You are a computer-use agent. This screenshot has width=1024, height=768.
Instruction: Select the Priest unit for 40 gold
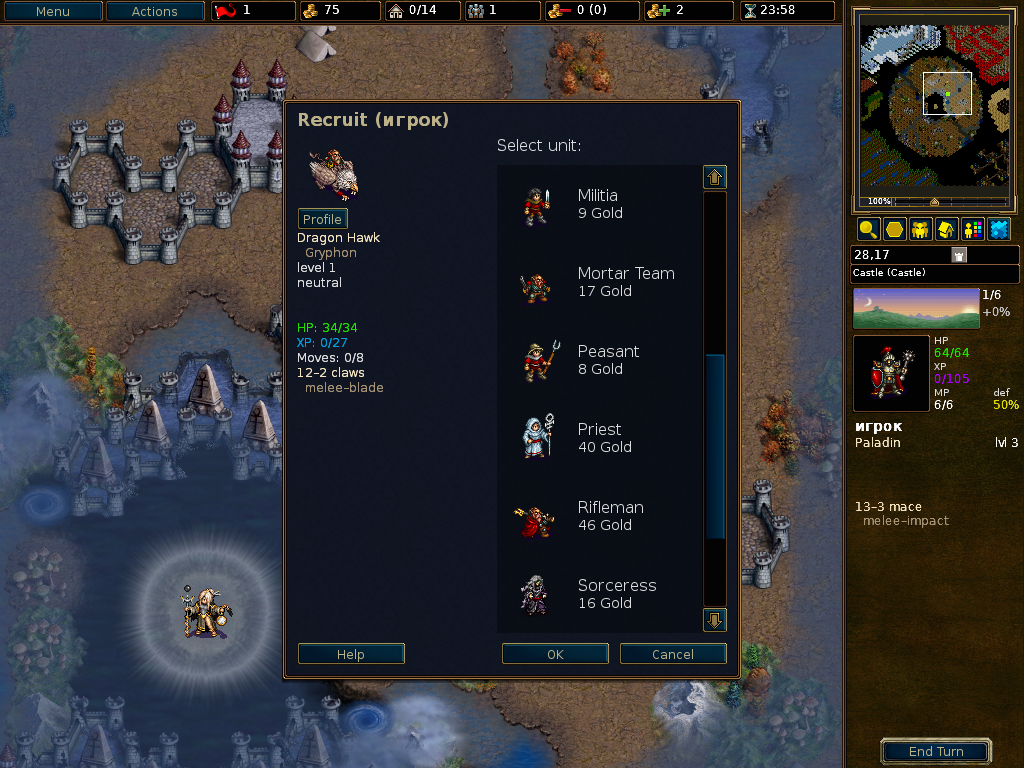click(x=598, y=438)
